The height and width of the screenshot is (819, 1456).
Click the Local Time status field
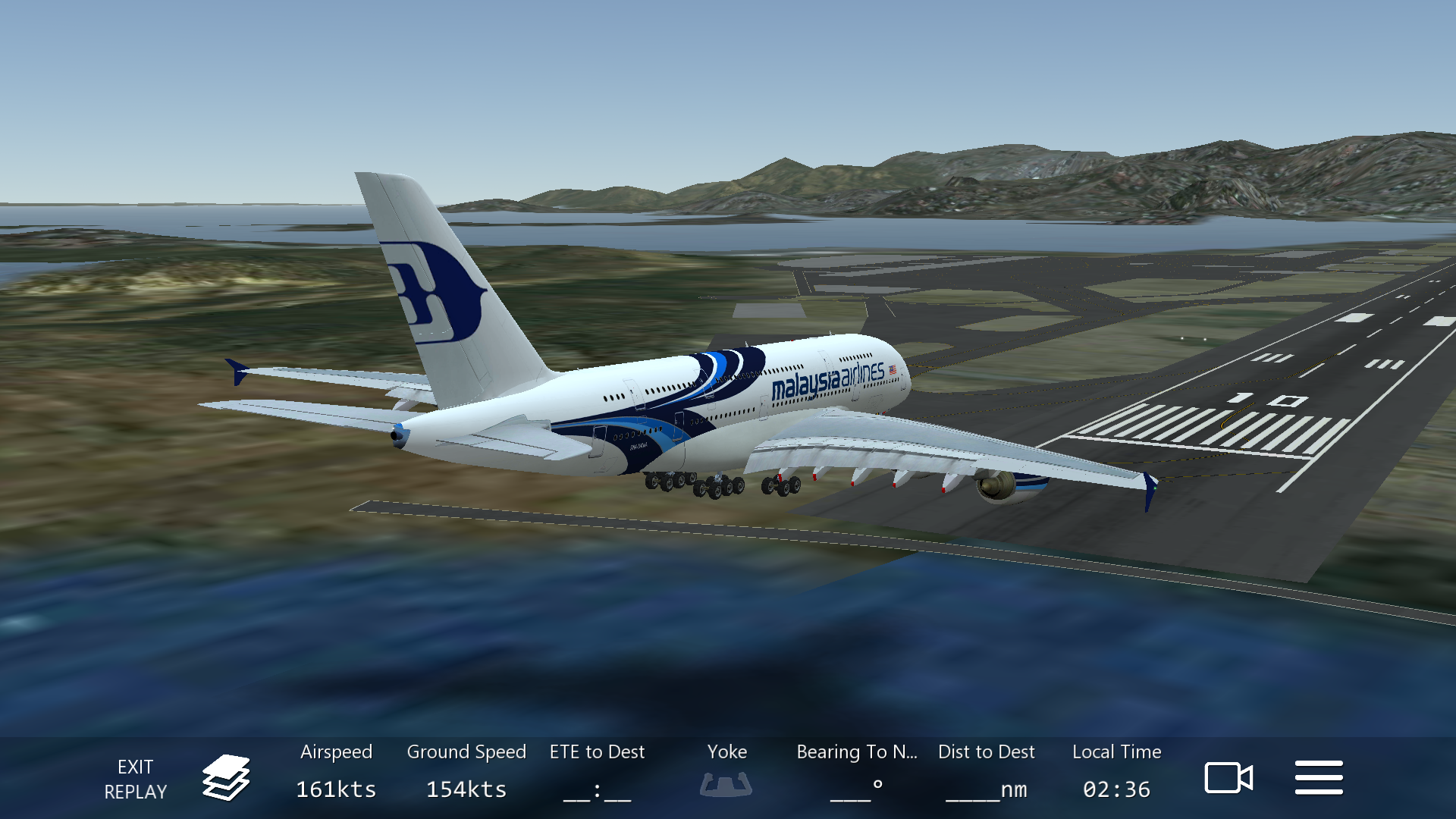coord(1116,772)
